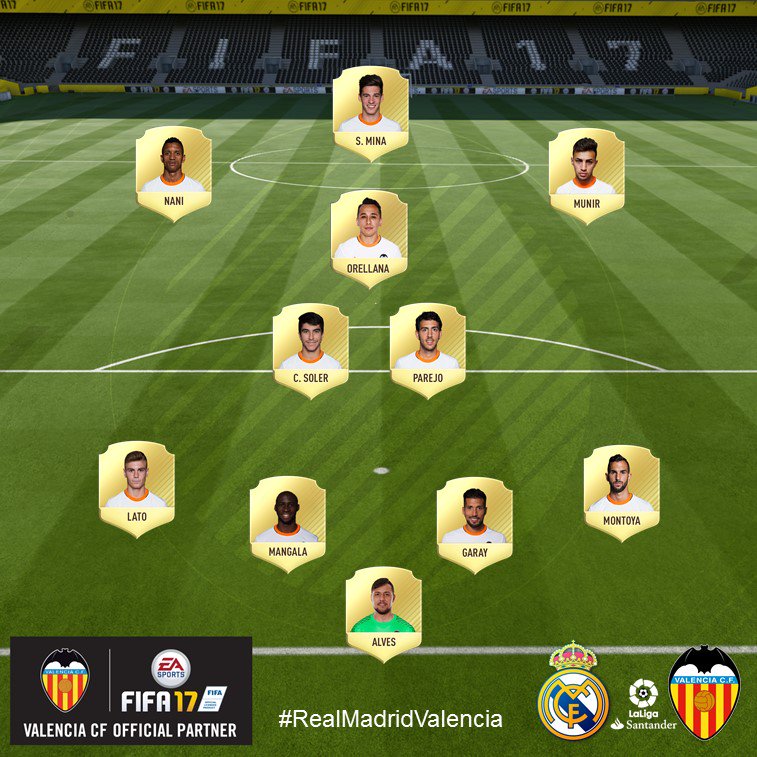Image resolution: width=757 pixels, height=757 pixels.
Task: Click the #RealMadridValencia hashtag
Action: pyautogui.click(x=390, y=719)
